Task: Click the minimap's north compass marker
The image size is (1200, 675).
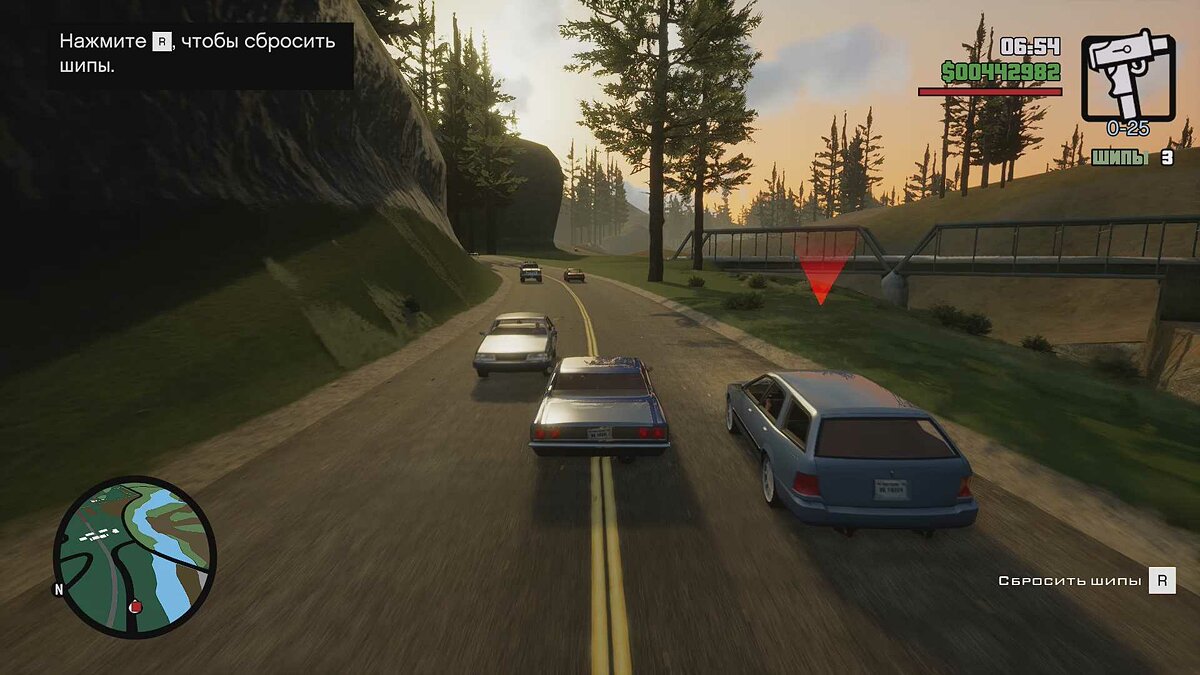Action: 59,589
